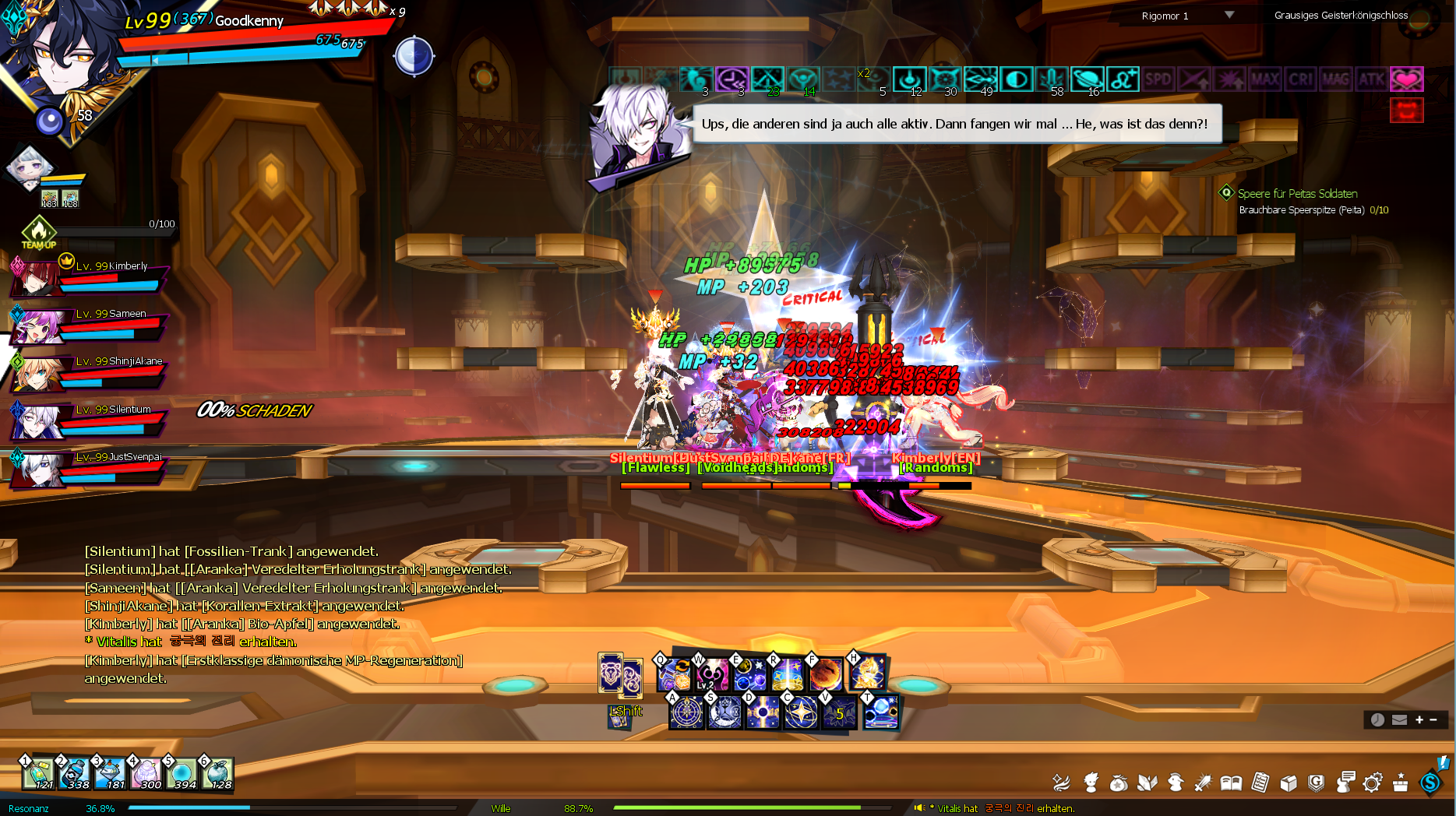Open the mailbox envelope icon
The width and height of the screenshot is (1456, 816).
click(x=1399, y=720)
